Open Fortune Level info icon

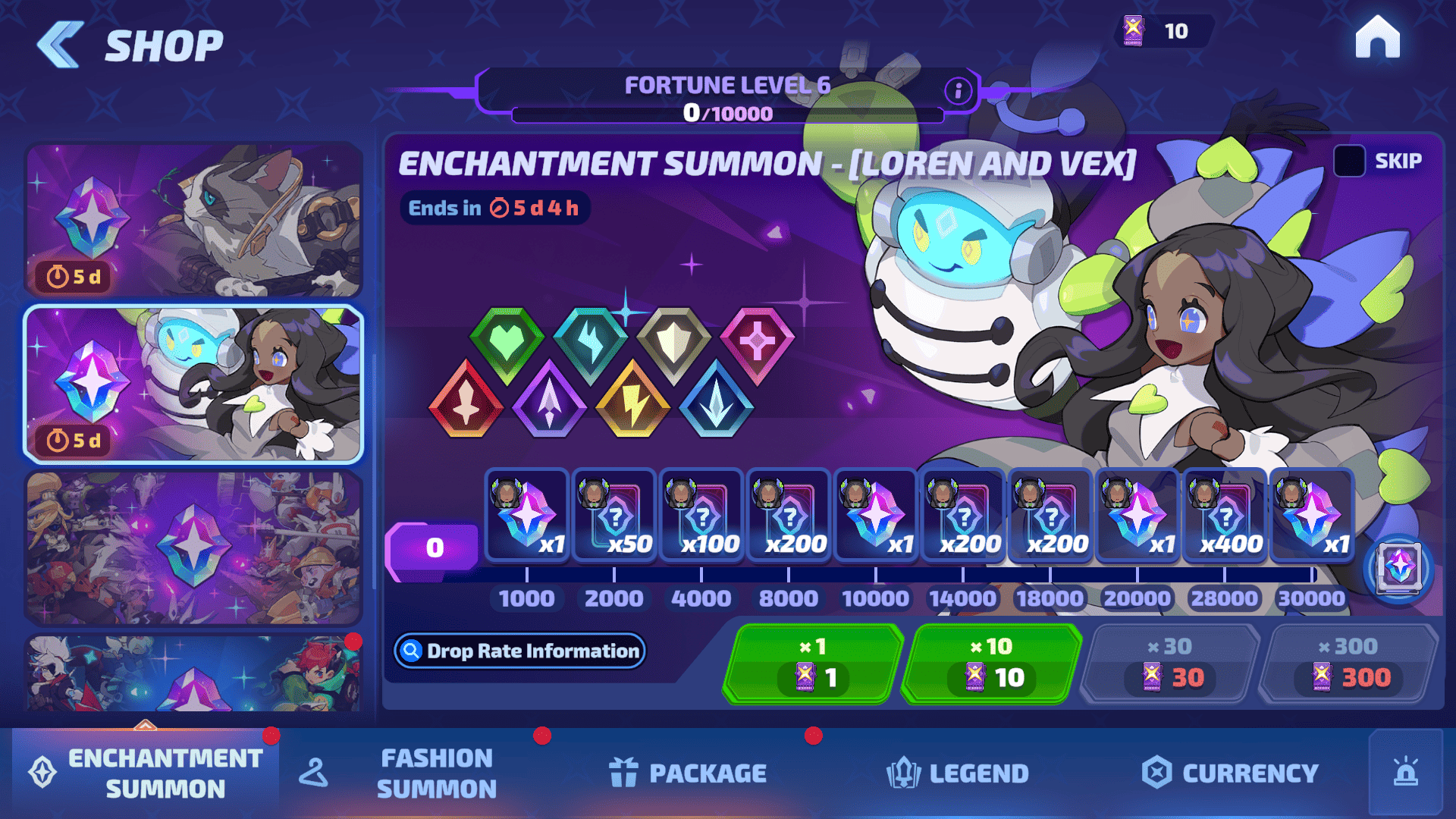958,91
